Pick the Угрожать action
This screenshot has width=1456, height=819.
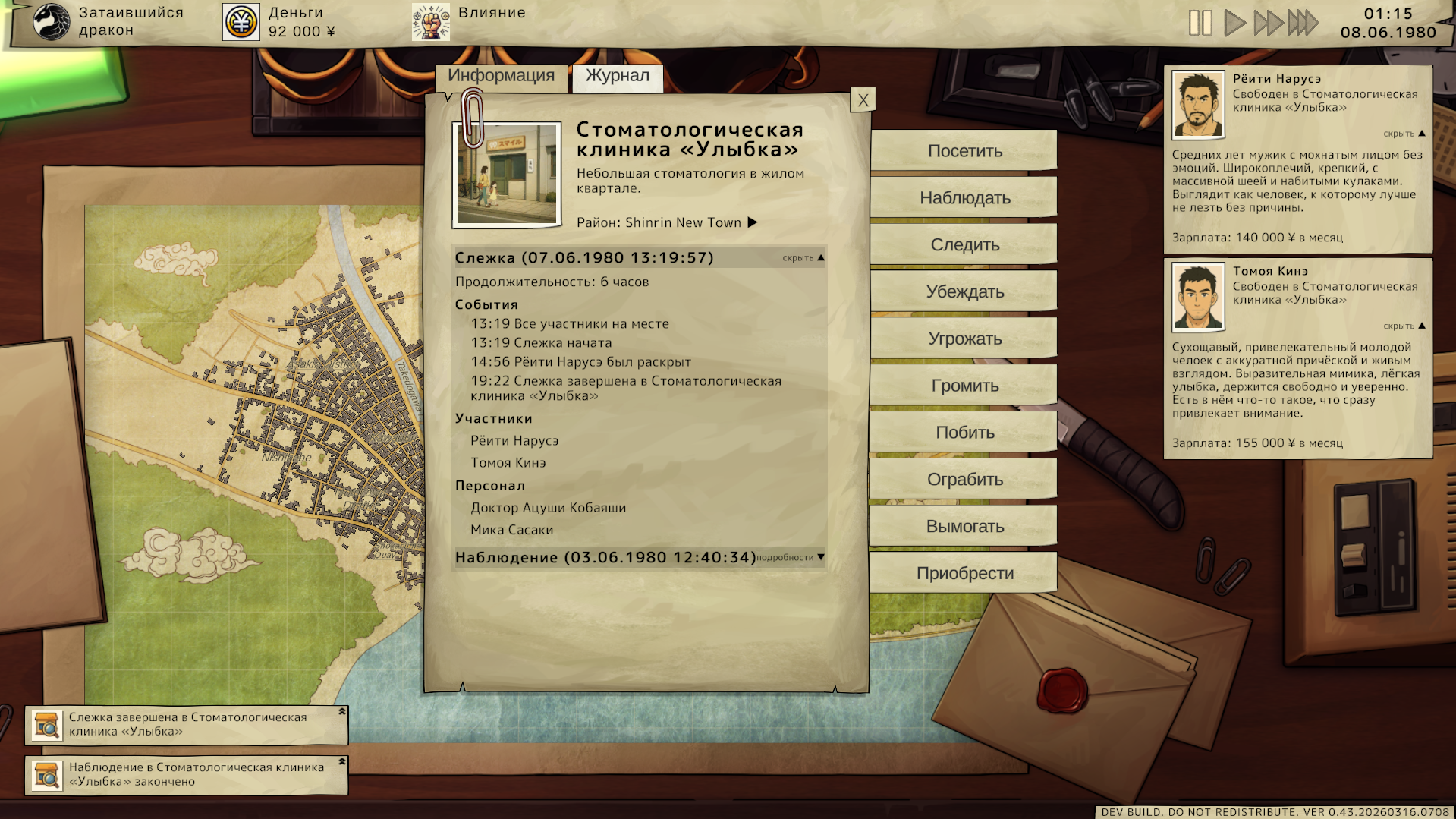[964, 339]
